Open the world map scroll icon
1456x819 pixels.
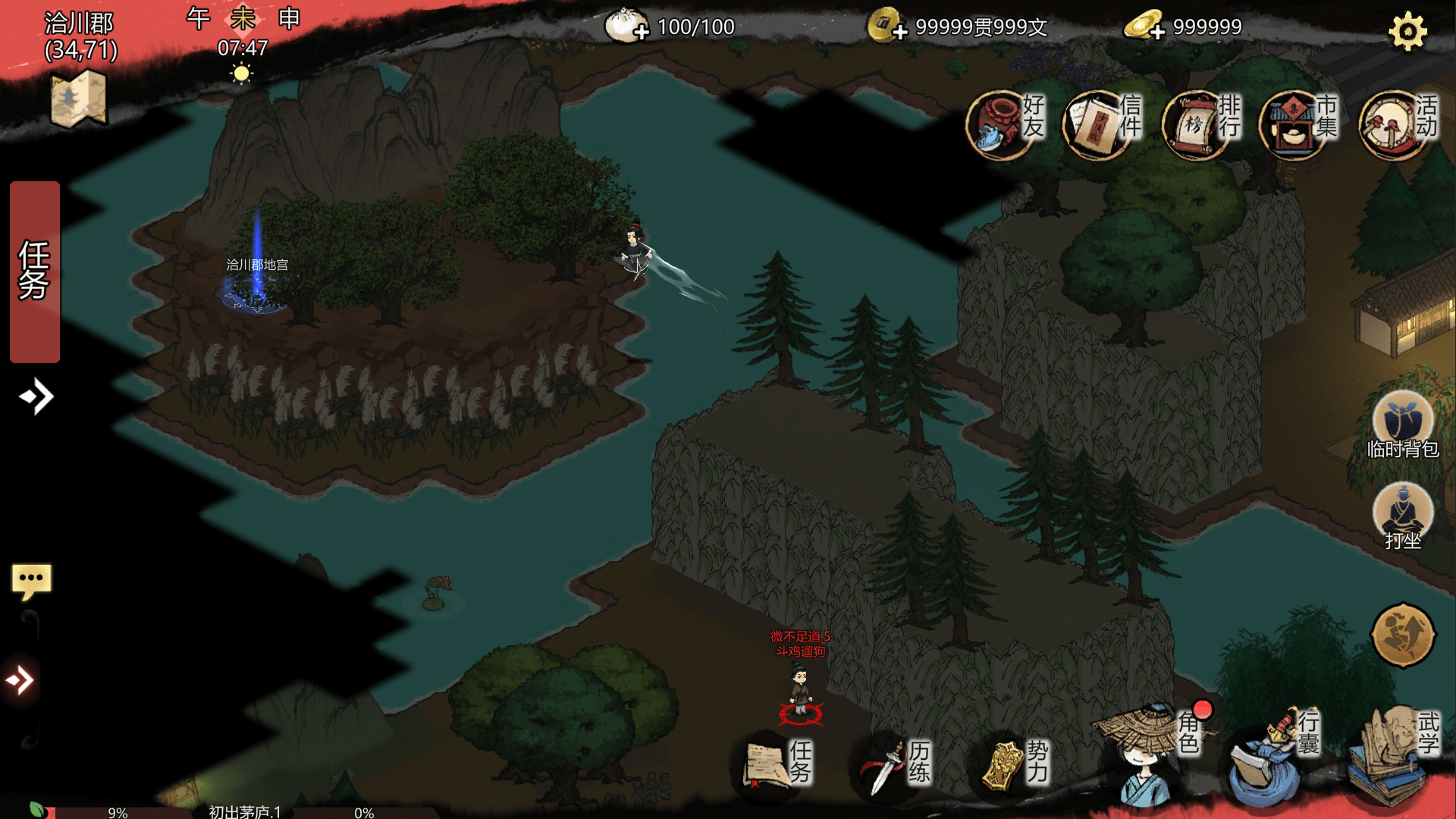tap(78, 99)
